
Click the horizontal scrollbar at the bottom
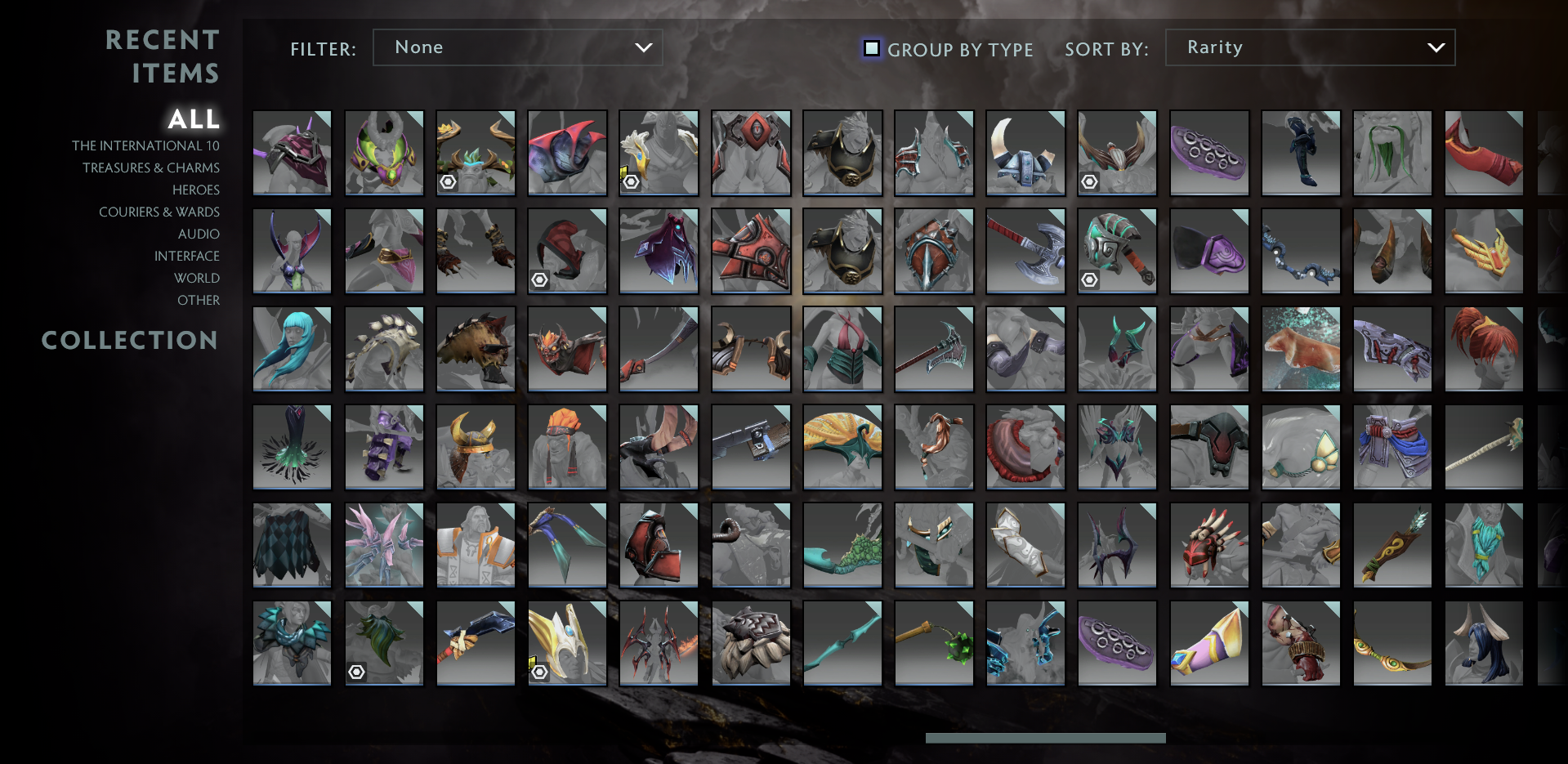pos(1045,737)
